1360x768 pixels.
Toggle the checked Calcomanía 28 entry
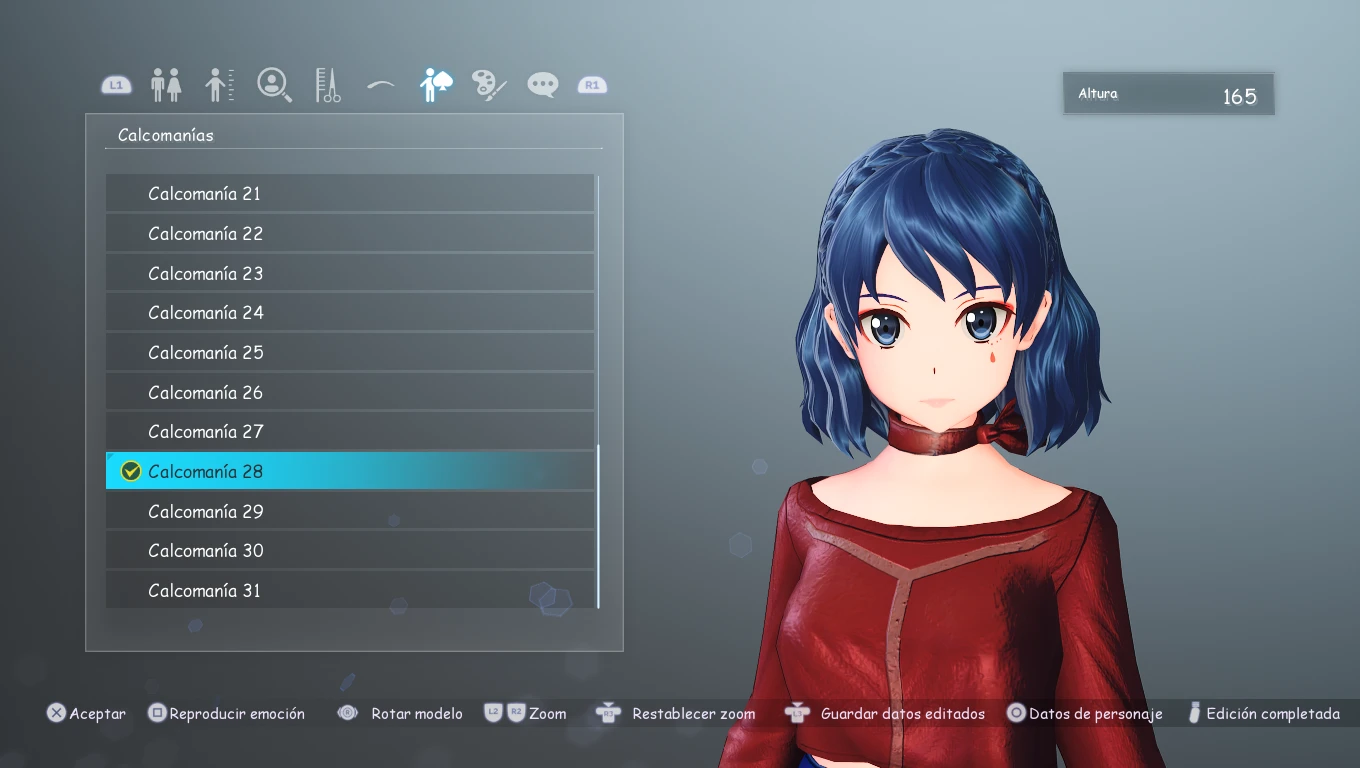coord(350,471)
